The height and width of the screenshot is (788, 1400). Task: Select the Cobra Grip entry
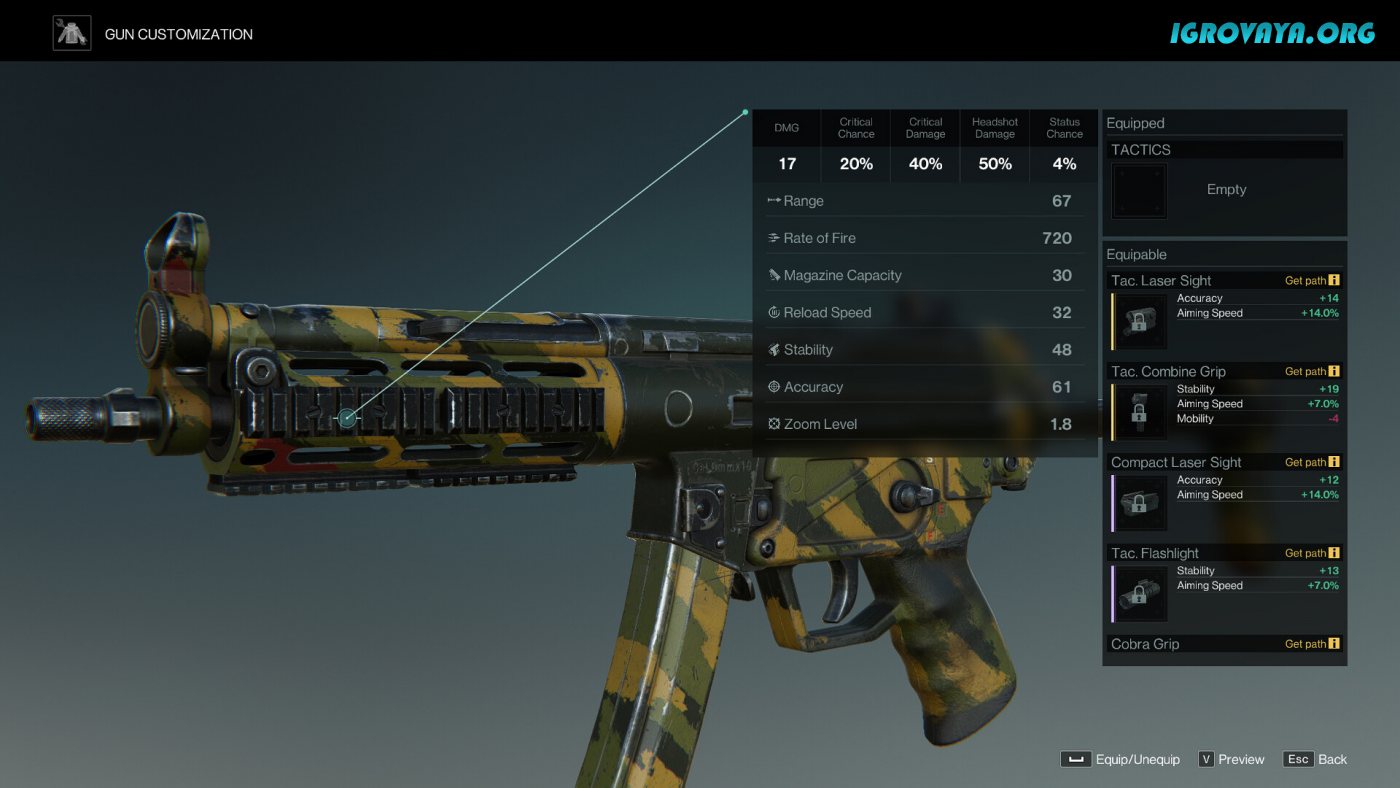[x=1145, y=644]
